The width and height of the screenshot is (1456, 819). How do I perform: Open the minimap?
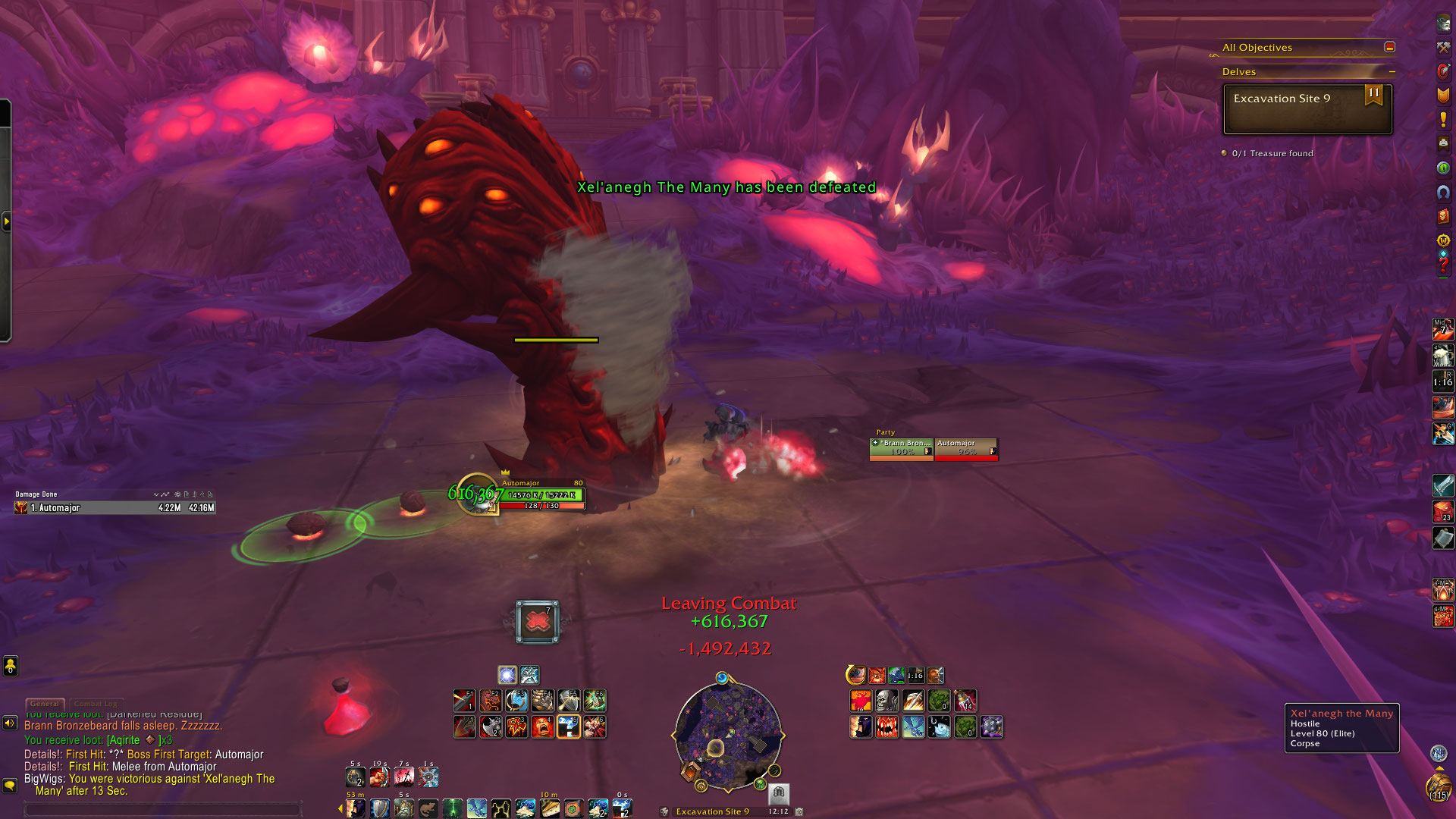click(x=728, y=733)
